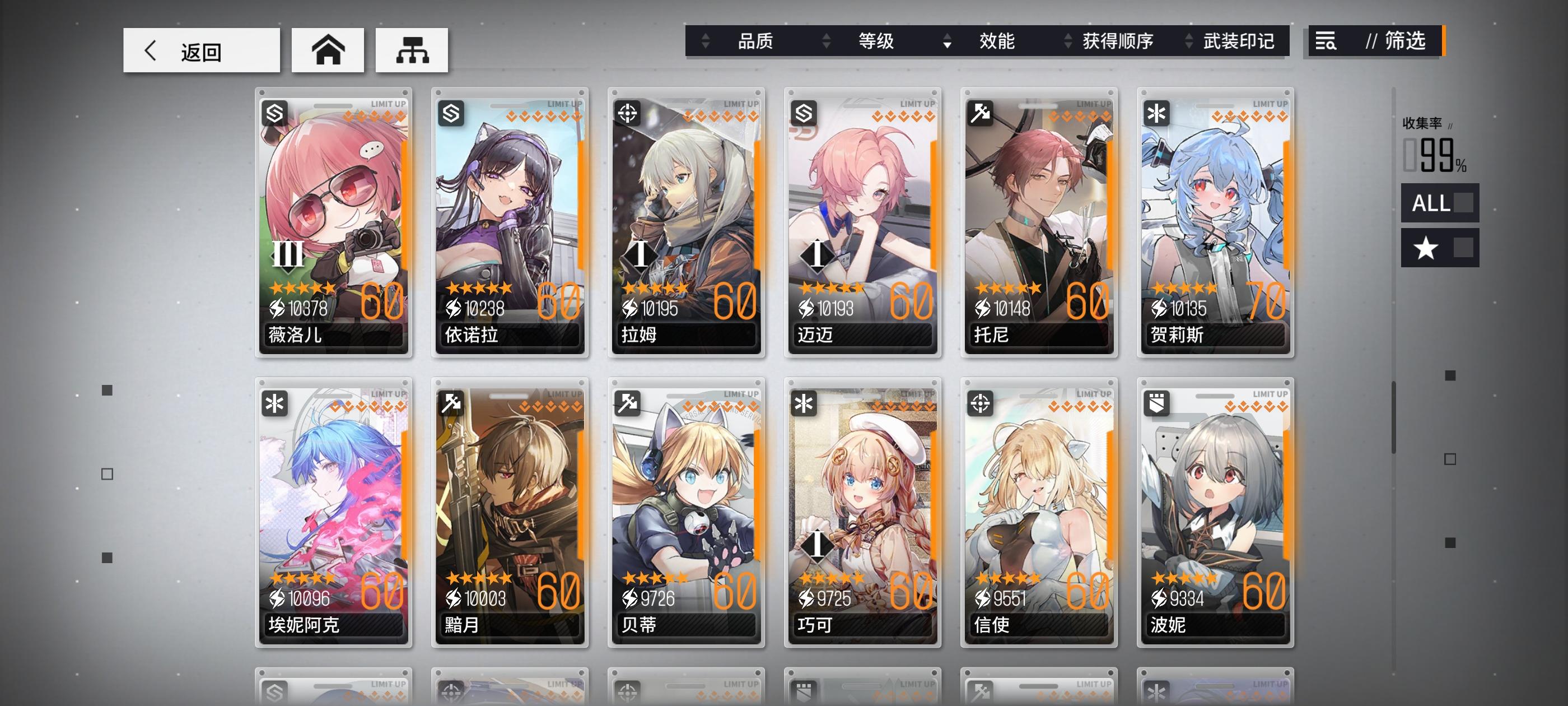Open the 筛选 filter panel
The image size is (1568, 706).
(1406, 43)
